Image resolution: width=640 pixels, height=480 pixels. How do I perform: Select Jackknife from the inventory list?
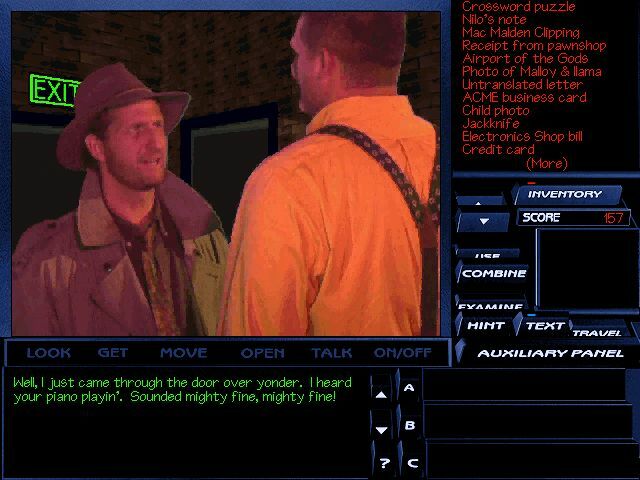491,124
